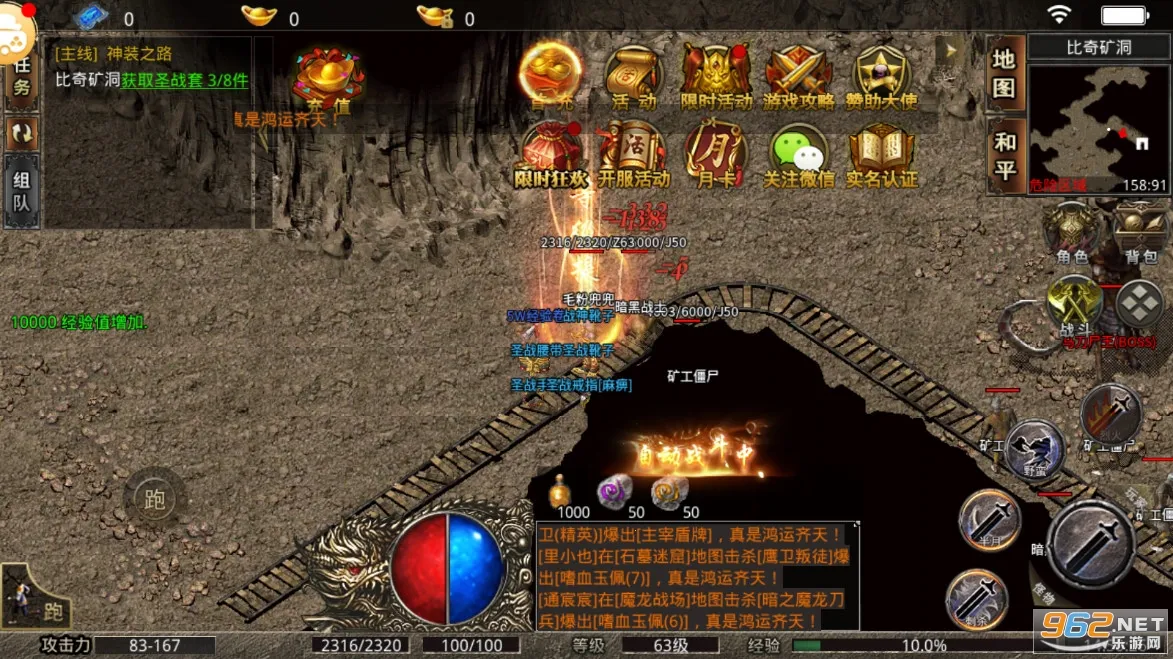Follow the green 获取圣战套 quest link

click(x=185, y=80)
